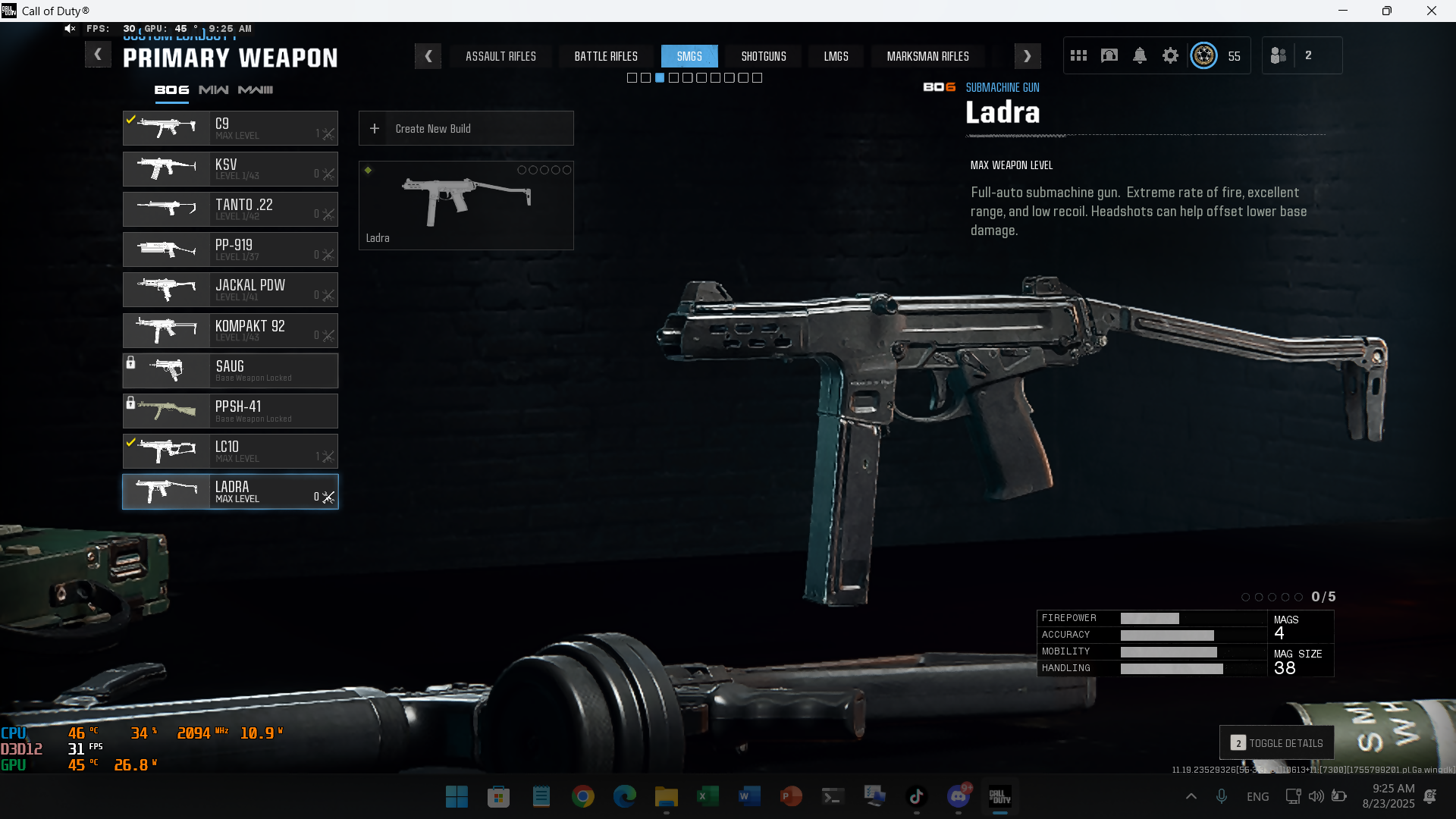Image resolution: width=1456 pixels, height=819 pixels.
Task: Switch to the Assault Rifles category
Action: [500, 56]
